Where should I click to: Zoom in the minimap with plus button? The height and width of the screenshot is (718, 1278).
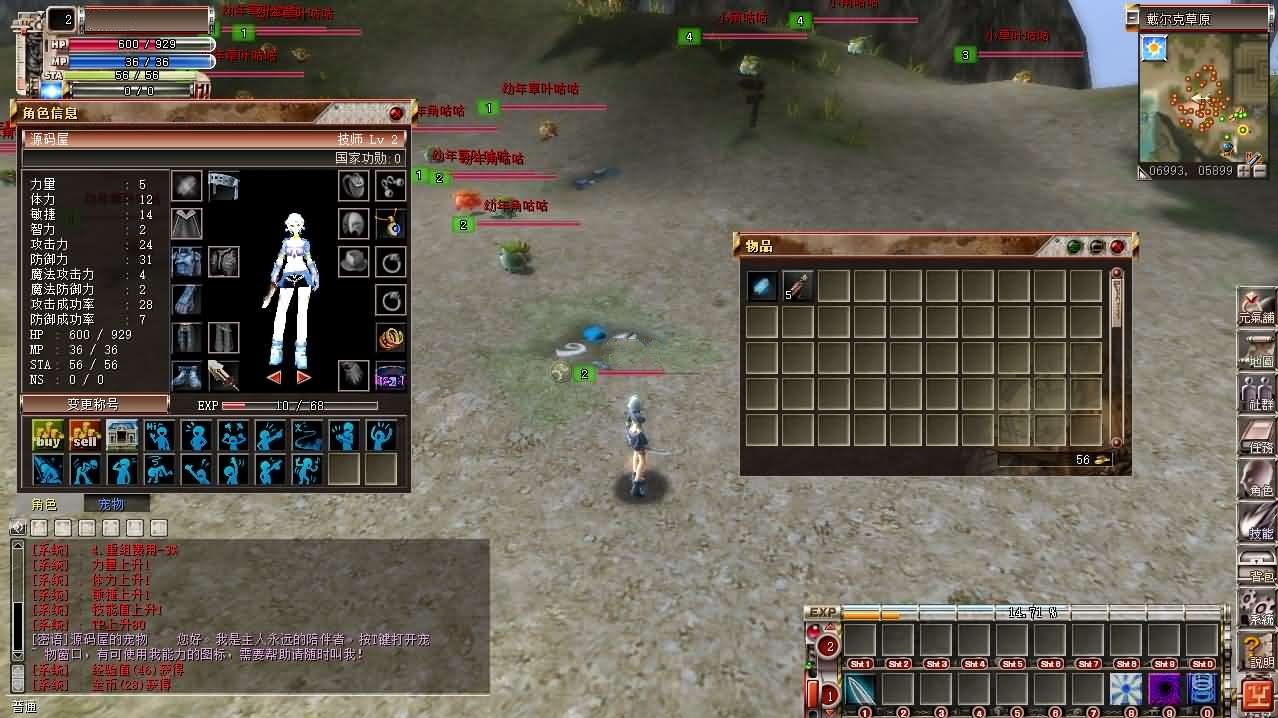click(1244, 171)
